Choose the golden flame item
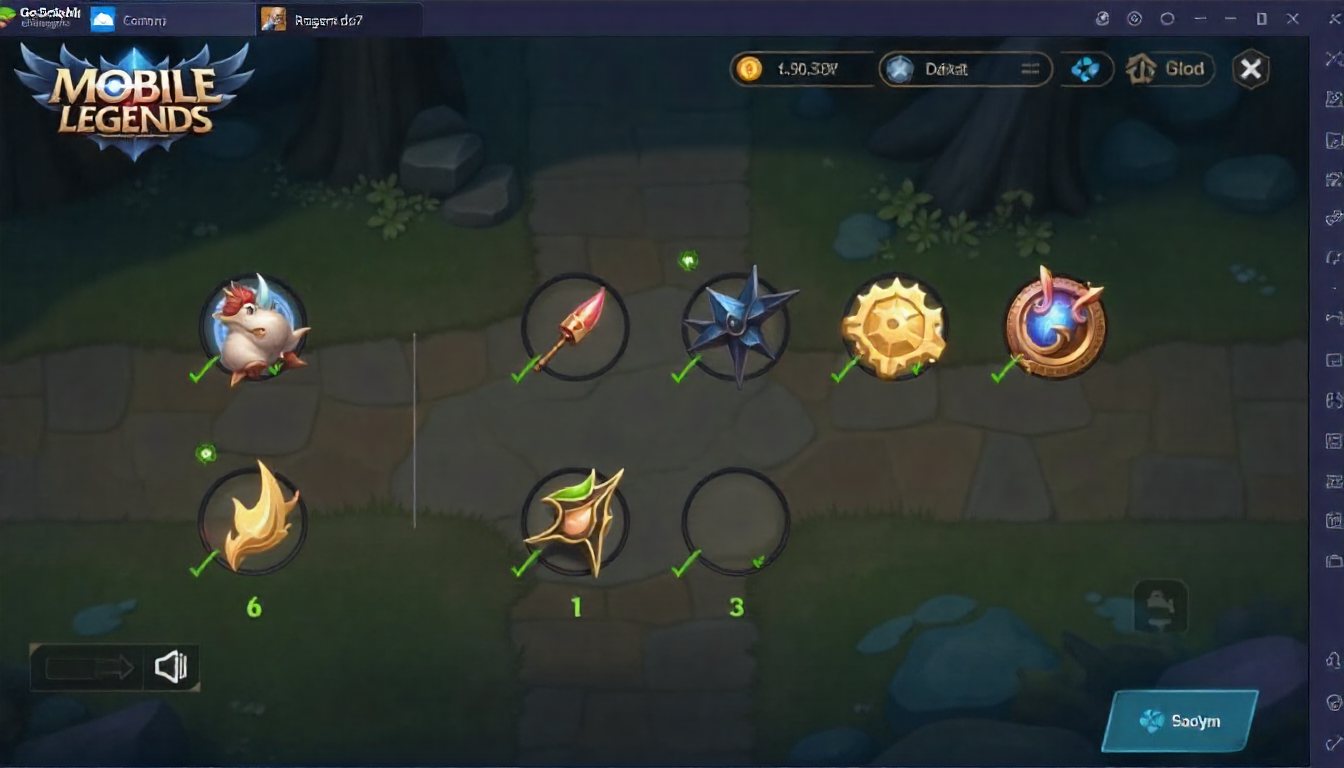The width and height of the screenshot is (1344, 768). tap(253, 520)
